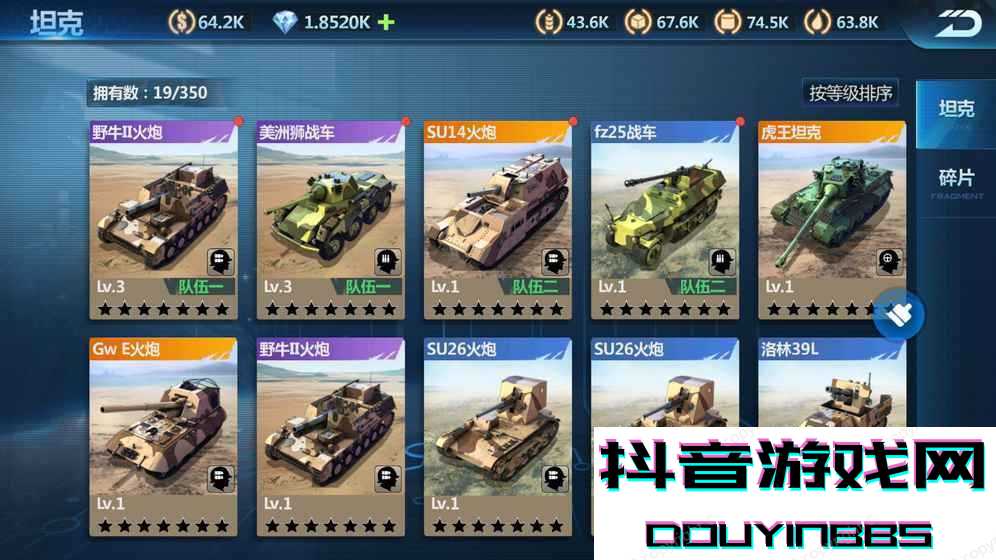Sort tanks using 按等级排序 button
Image resolution: width=996 pixels, height=560 pixels.
tap(851, 93)
